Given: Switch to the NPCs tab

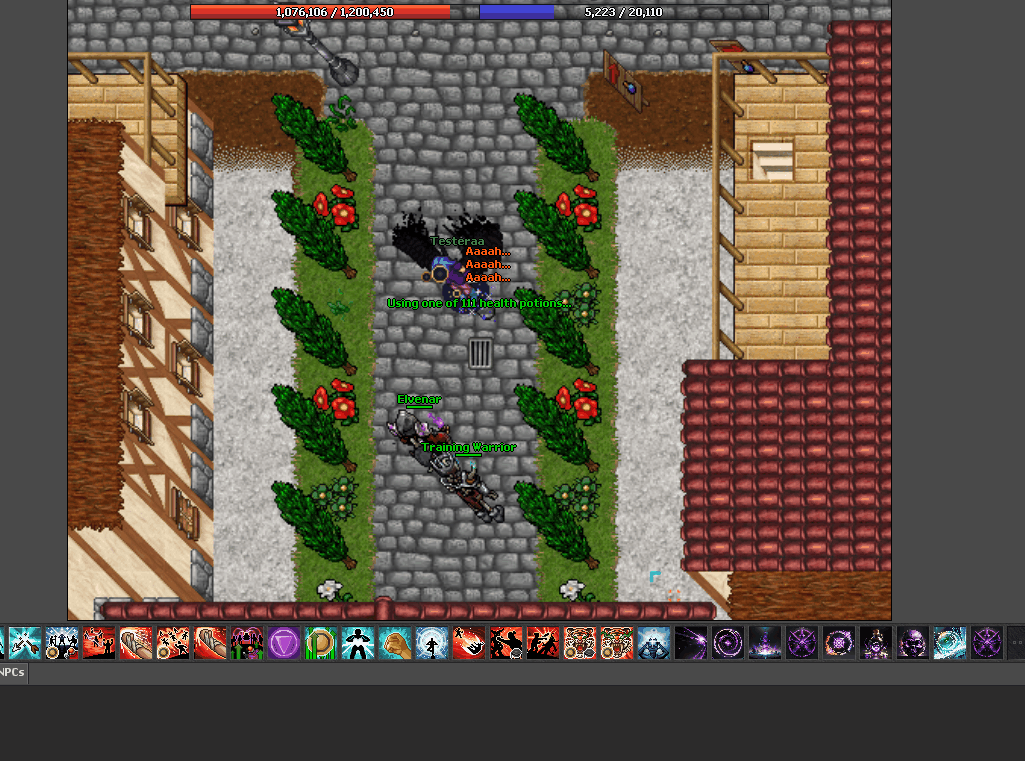Looking at the screenshot, I should coord(12,673).
